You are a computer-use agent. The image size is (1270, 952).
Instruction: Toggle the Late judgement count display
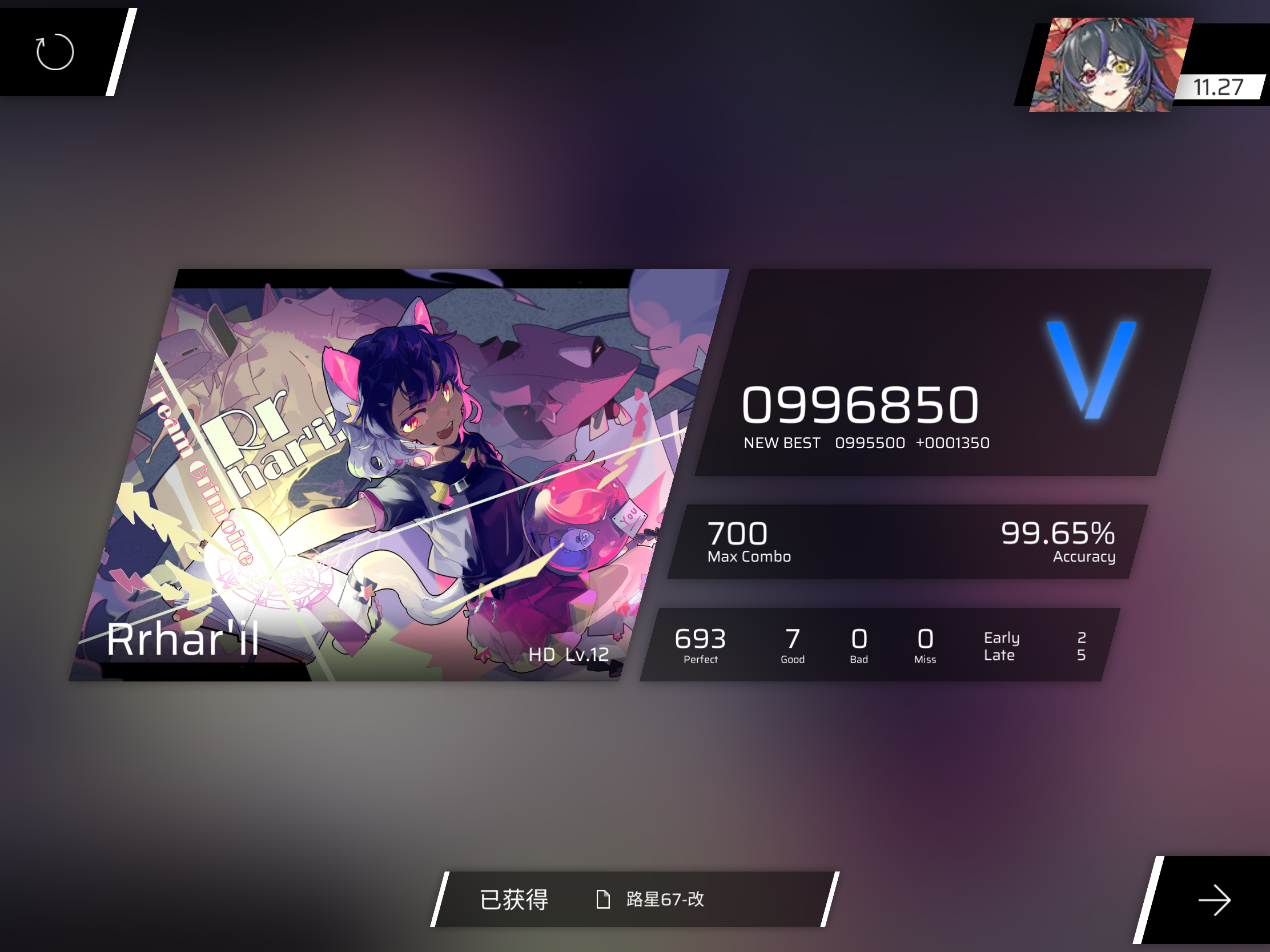point(1001,655)
